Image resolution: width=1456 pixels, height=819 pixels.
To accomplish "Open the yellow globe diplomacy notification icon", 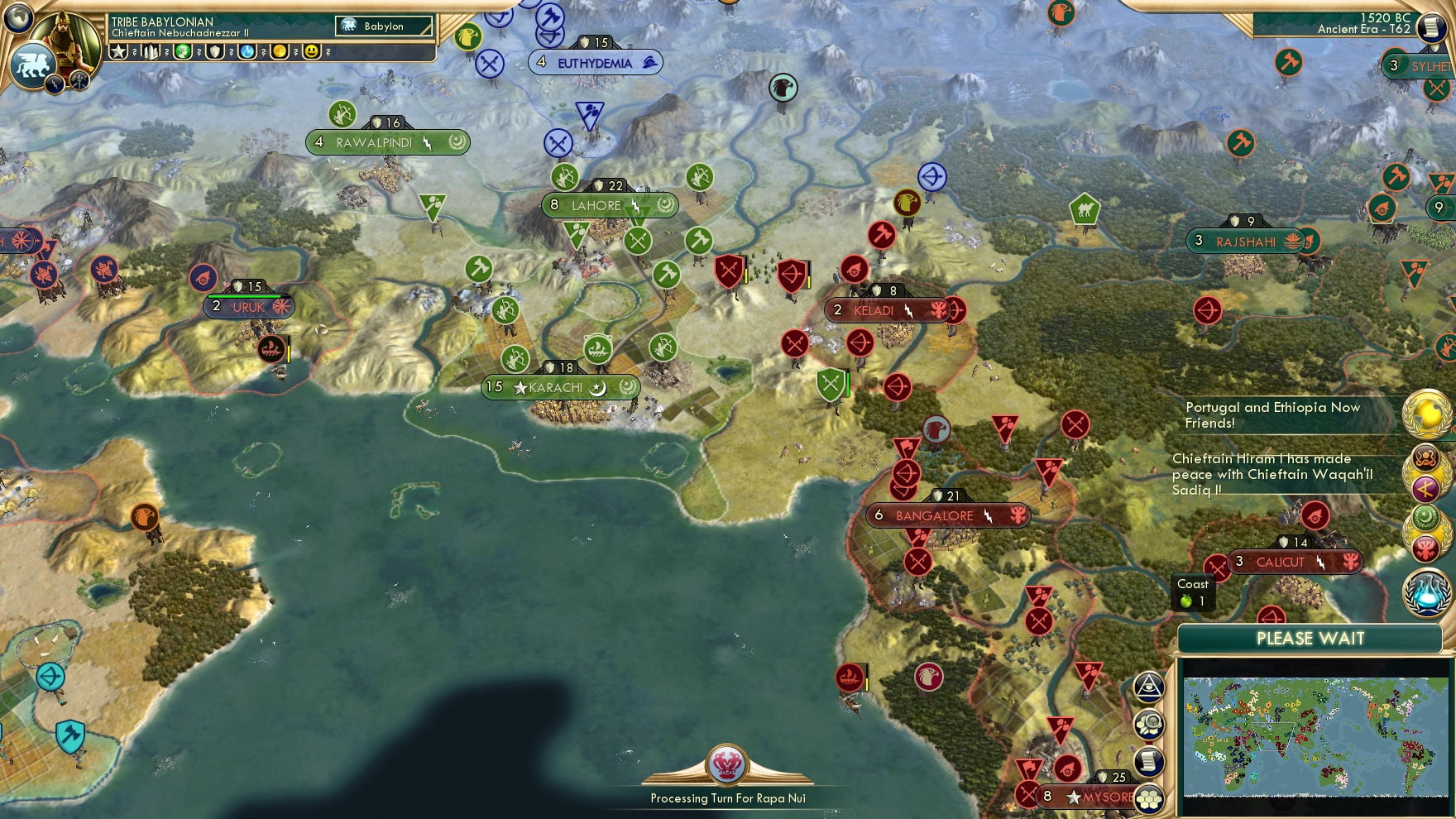I will click(x=1420, y=414).
